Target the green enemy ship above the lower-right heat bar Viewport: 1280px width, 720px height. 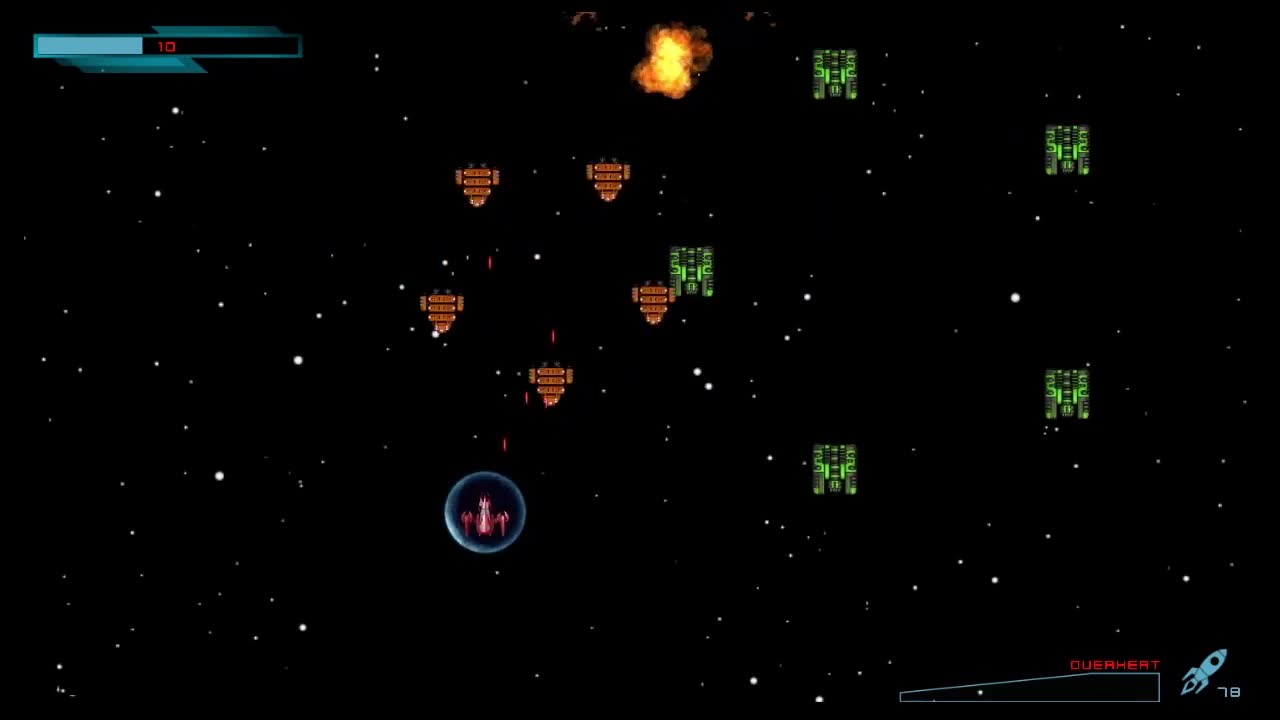coord(834,467)
